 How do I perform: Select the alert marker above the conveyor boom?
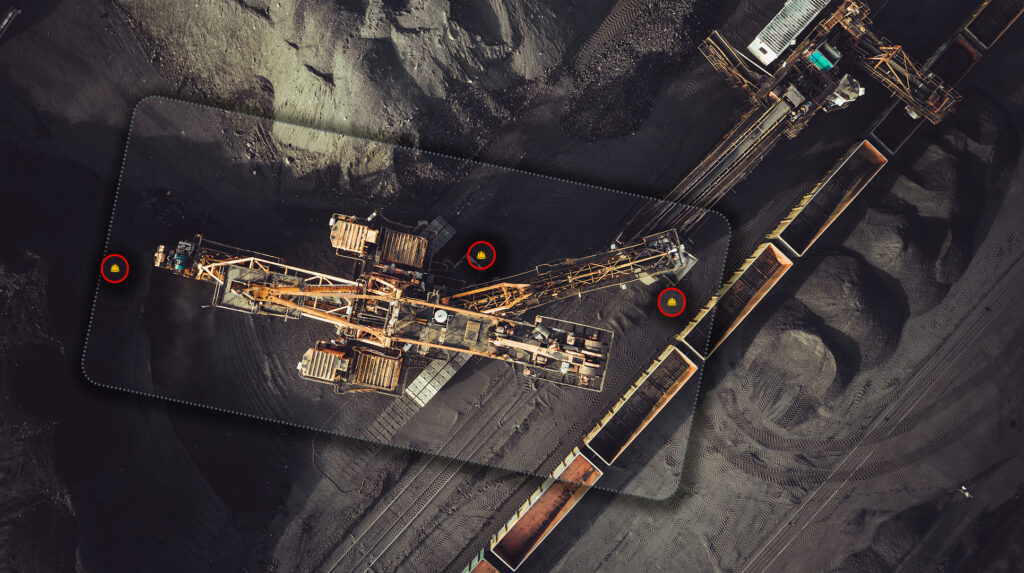point(481,255)
